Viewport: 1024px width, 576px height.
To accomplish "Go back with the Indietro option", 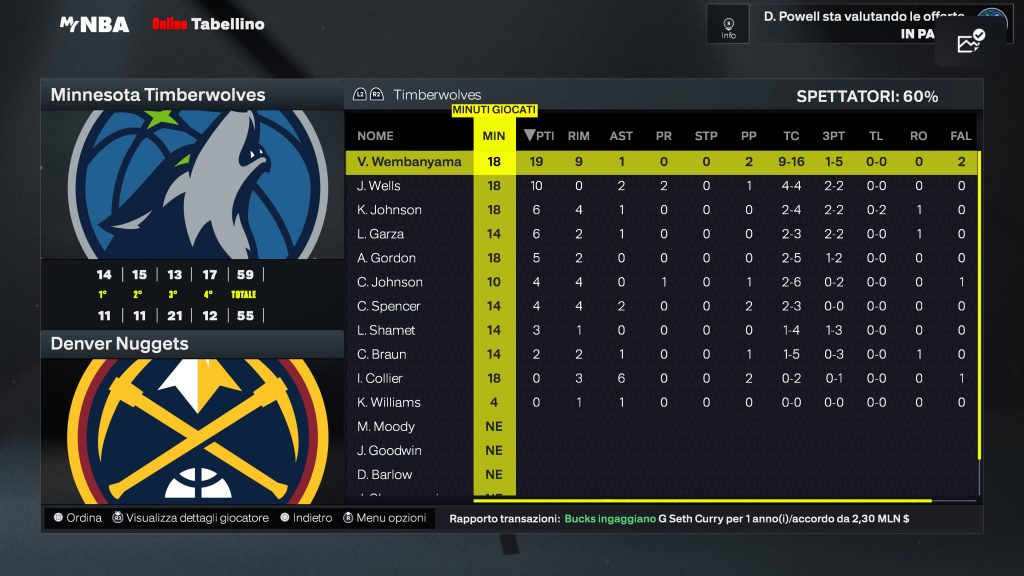I will coord(306,518).
